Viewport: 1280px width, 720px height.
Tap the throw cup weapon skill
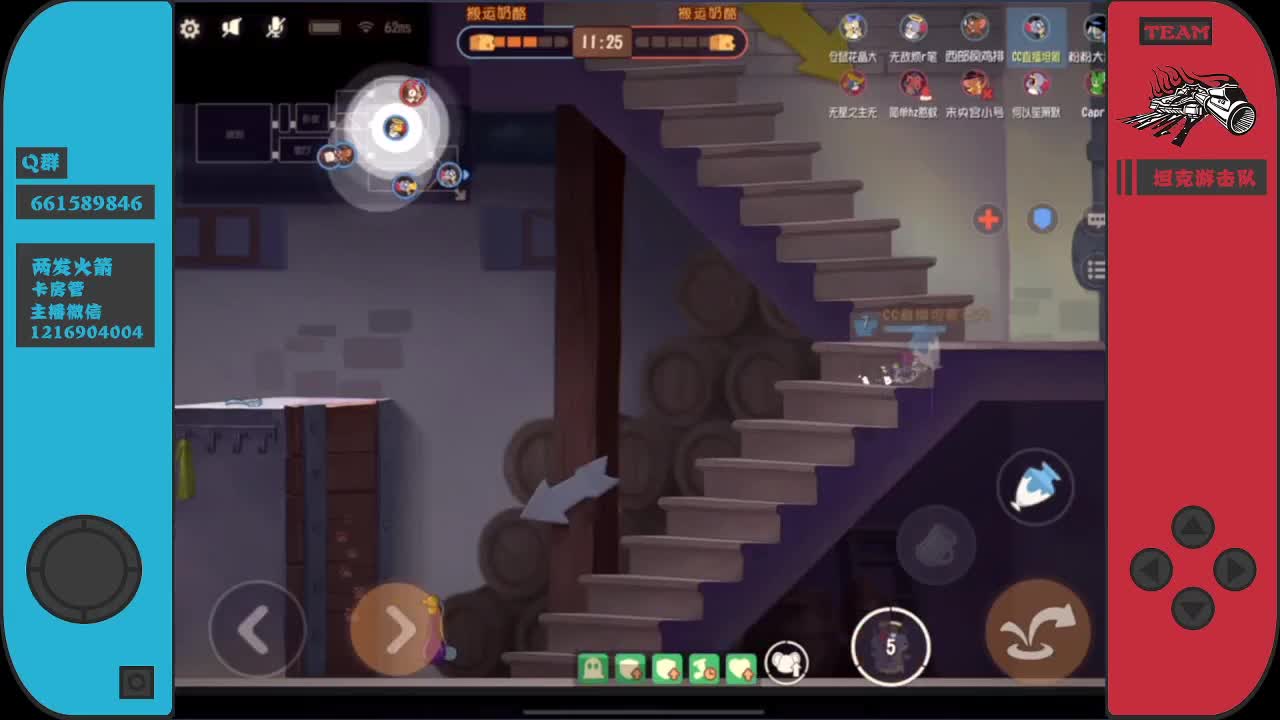pyautogui.click(x=937, y=545)
